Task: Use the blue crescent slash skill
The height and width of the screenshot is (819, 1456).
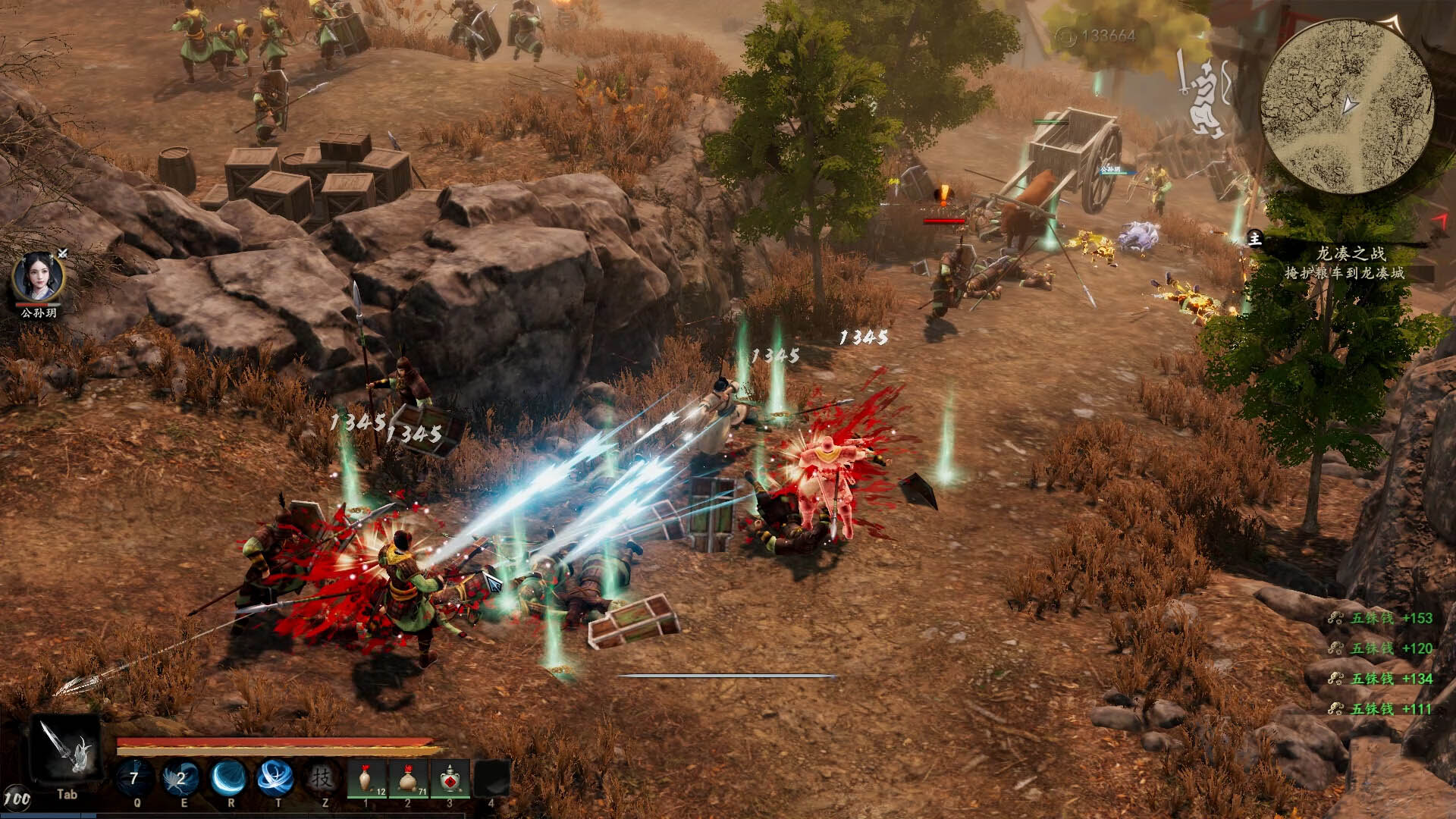Action: 229,779
